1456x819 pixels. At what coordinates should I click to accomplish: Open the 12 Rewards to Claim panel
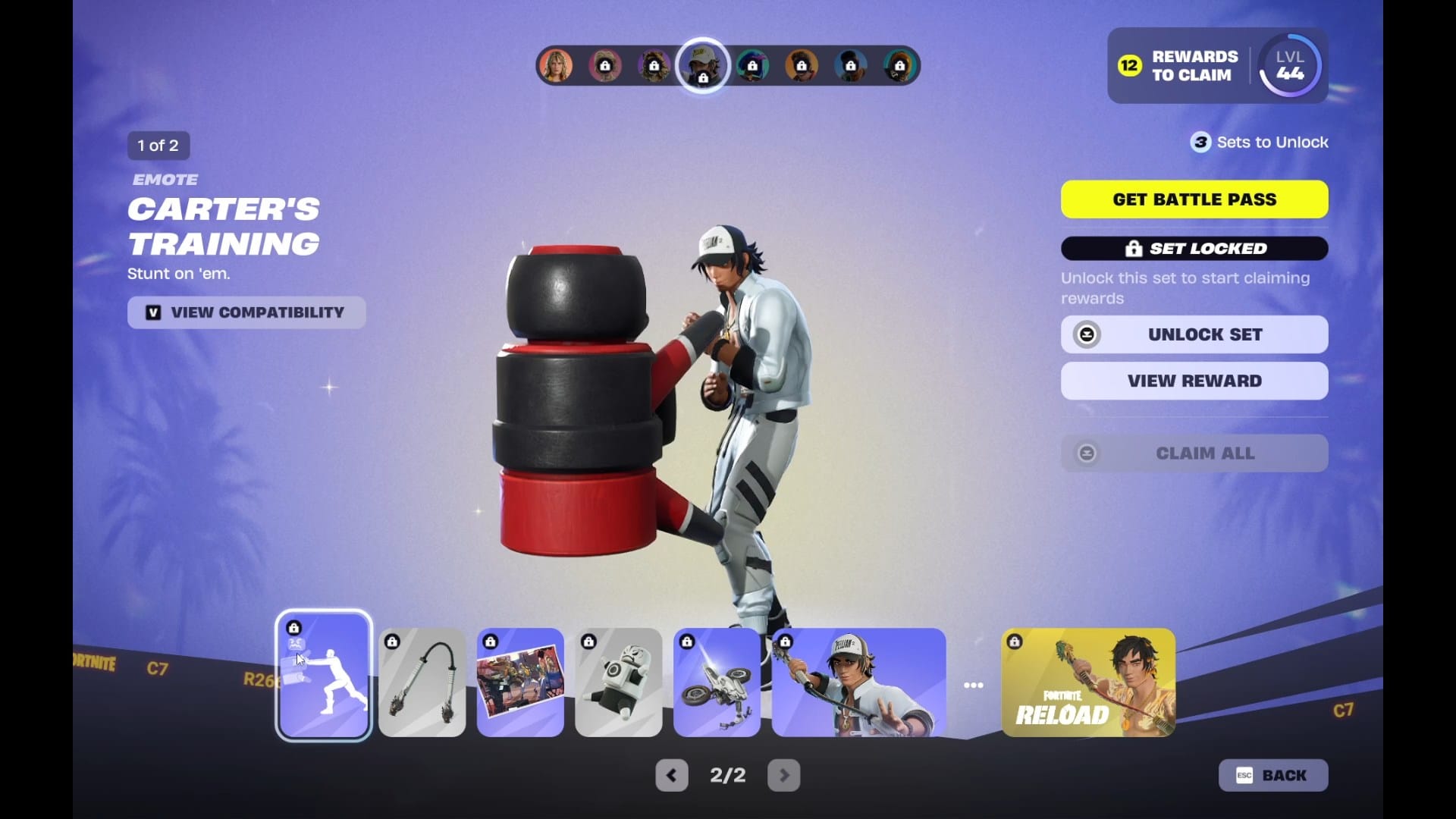coord(1179,66)
